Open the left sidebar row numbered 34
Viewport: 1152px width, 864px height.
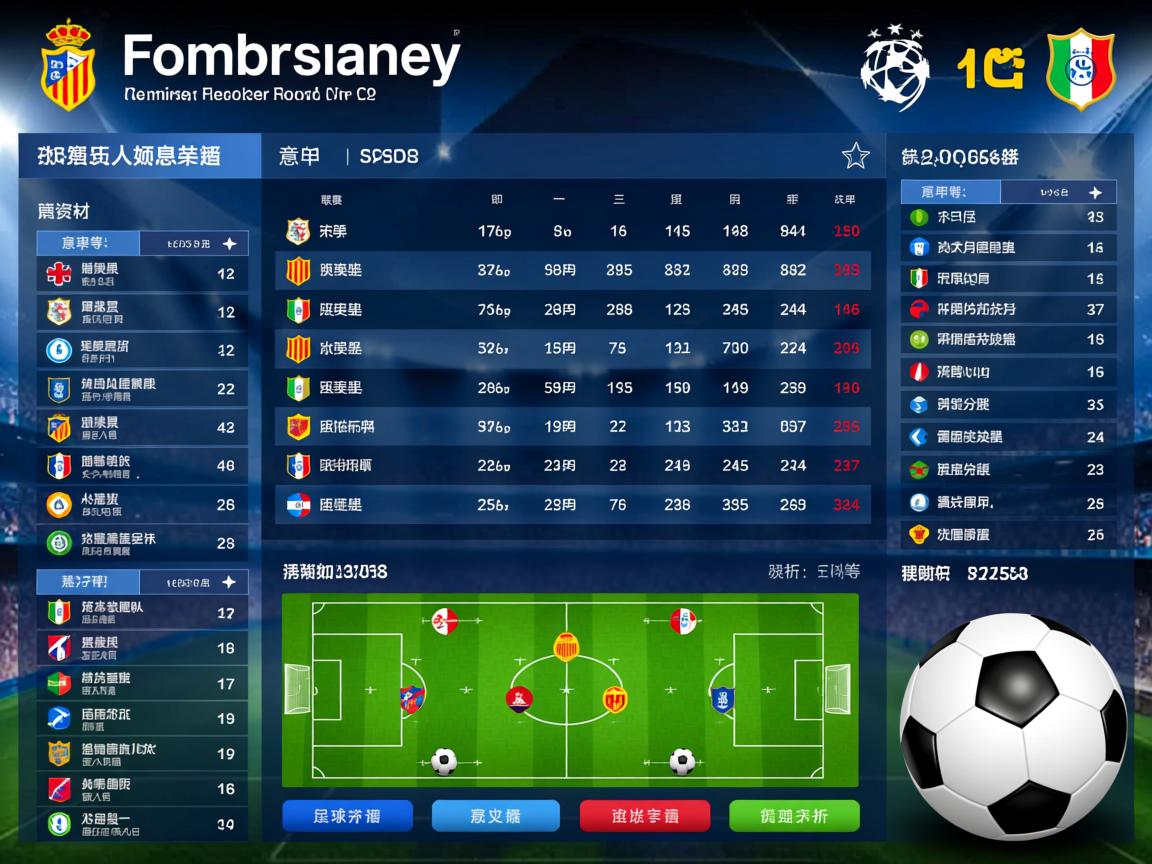[142, 825]
